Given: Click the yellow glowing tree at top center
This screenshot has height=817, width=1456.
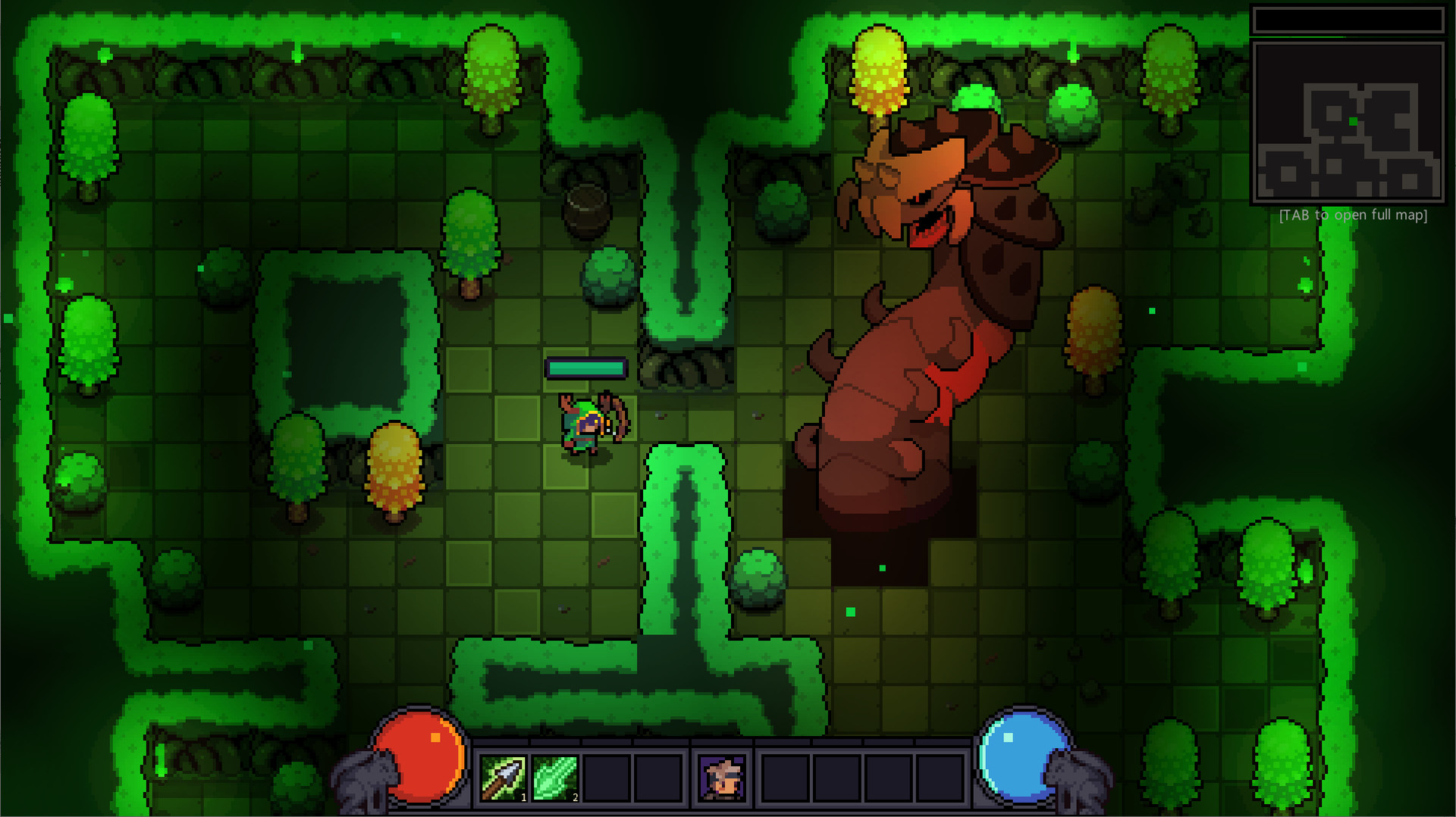Looking at the screenshot, I should point(878,68).
